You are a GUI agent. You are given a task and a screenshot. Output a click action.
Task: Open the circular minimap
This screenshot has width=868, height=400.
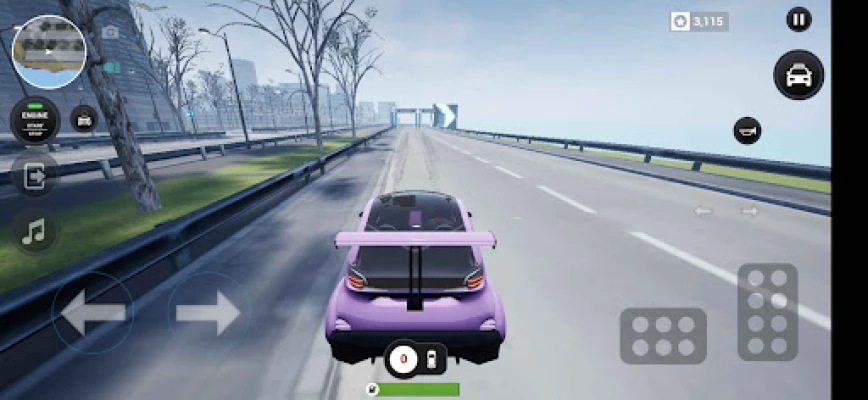tap(49, 52)
